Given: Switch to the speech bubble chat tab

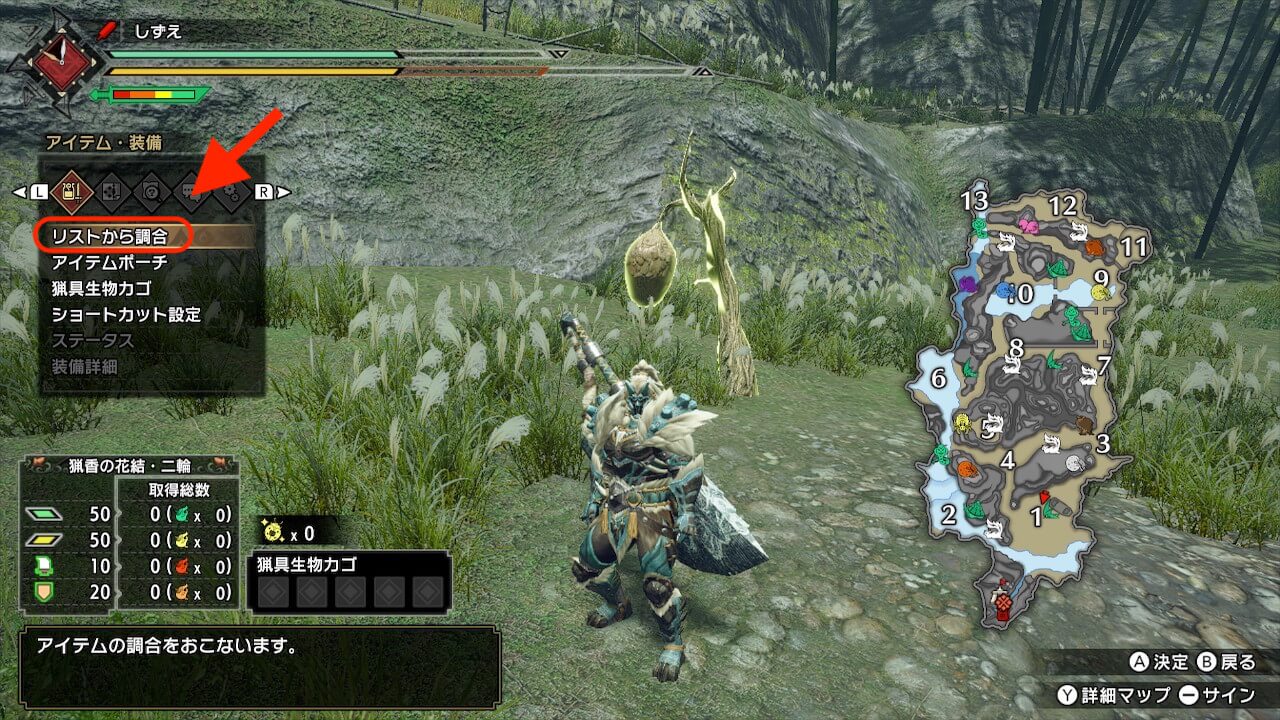Looking at the screenshot, I should click(x=191, y=190).
